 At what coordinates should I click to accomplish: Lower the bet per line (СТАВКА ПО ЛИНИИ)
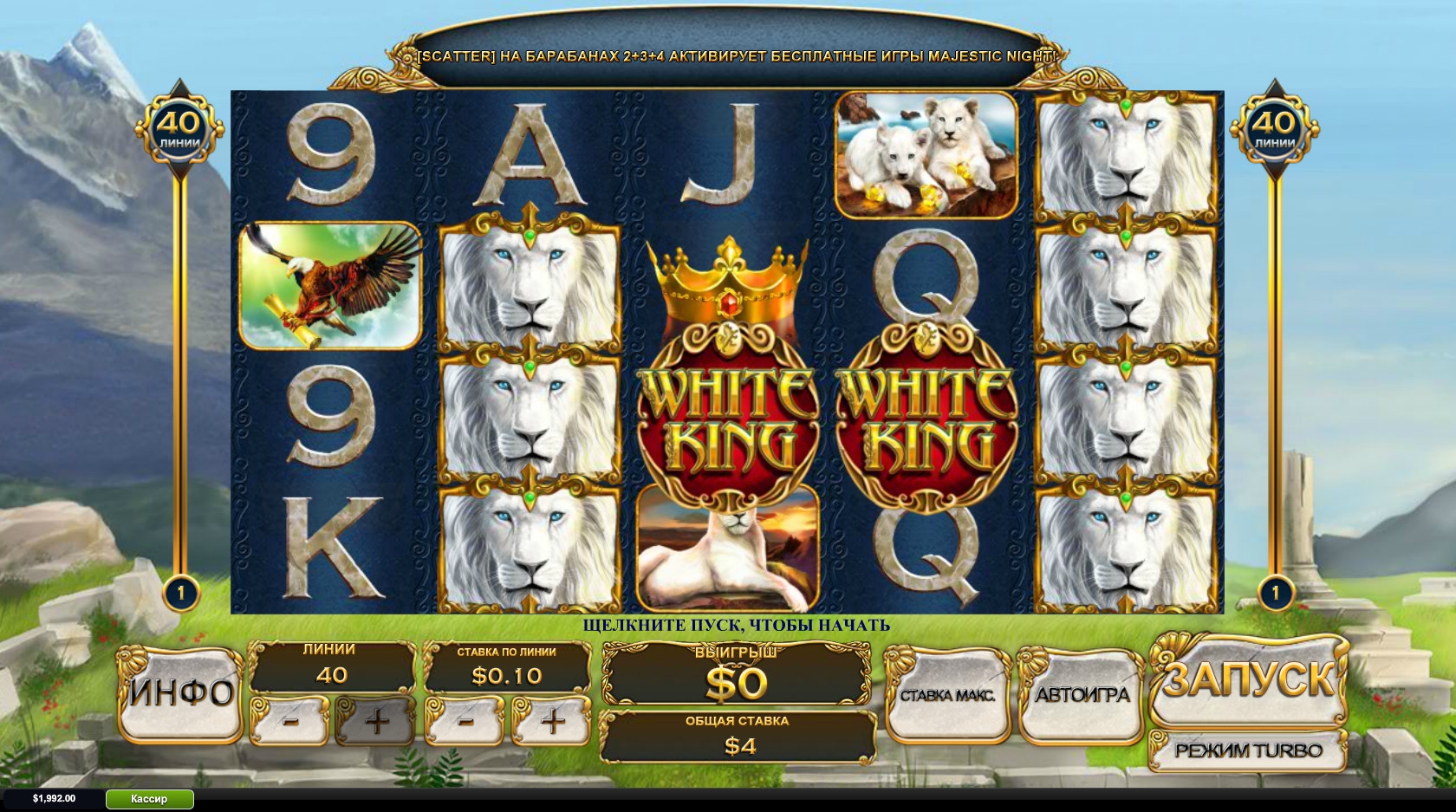tap(465, 720)
